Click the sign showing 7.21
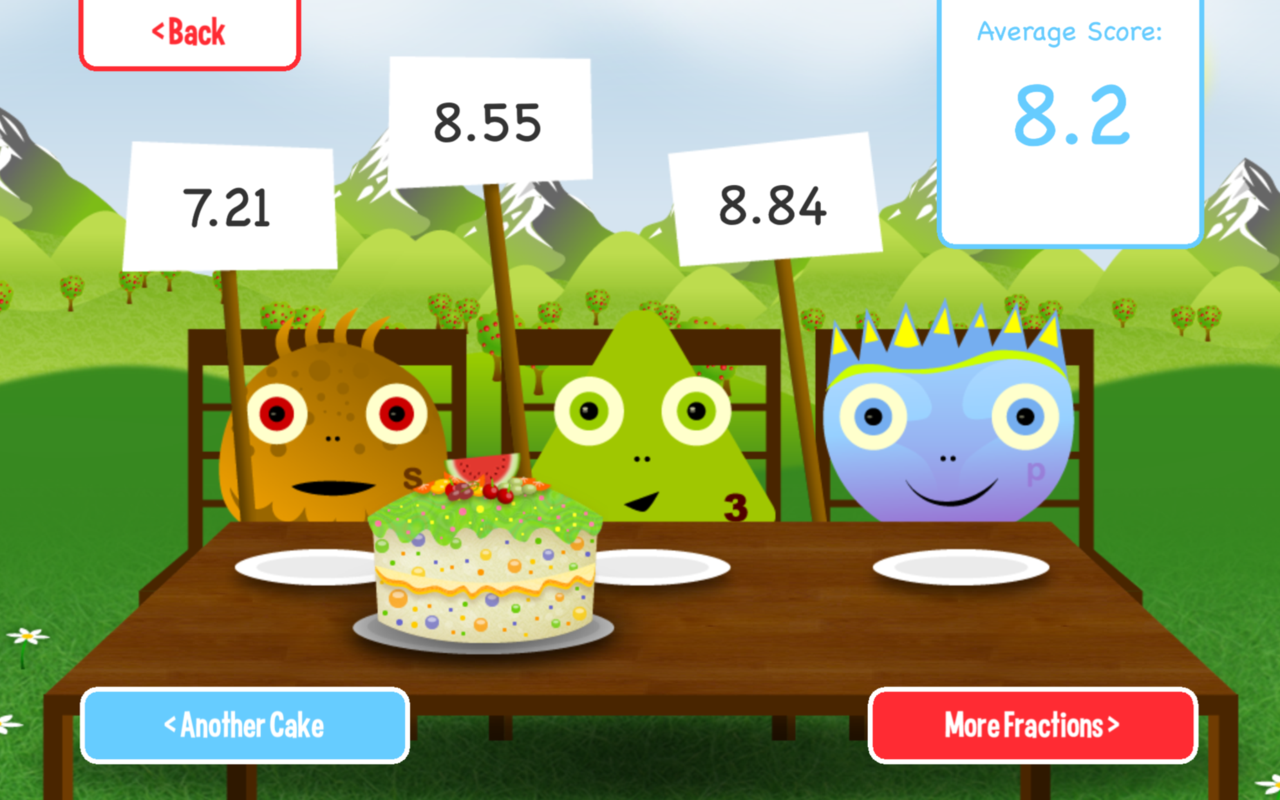Viewport: 1280px width, 800px height. pos(228,207)
